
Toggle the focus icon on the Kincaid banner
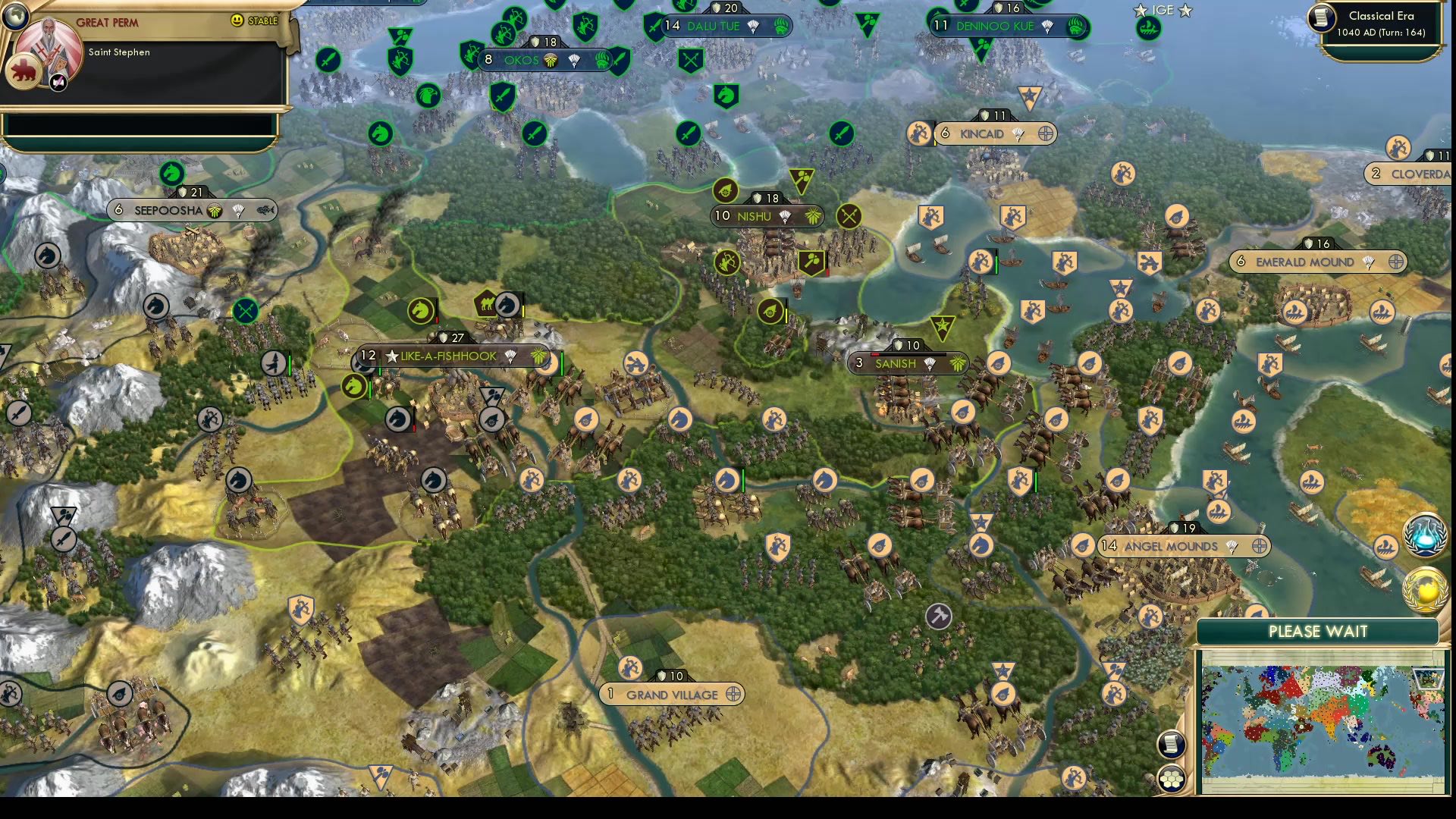click(x=1046, y=133)
